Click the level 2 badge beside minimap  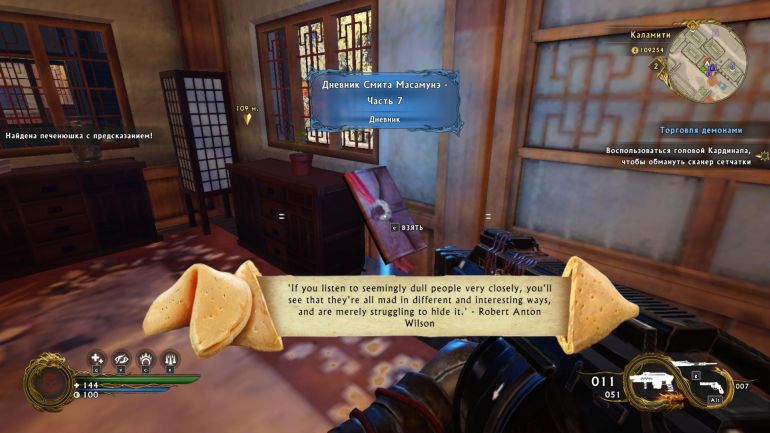coord(655,66)
